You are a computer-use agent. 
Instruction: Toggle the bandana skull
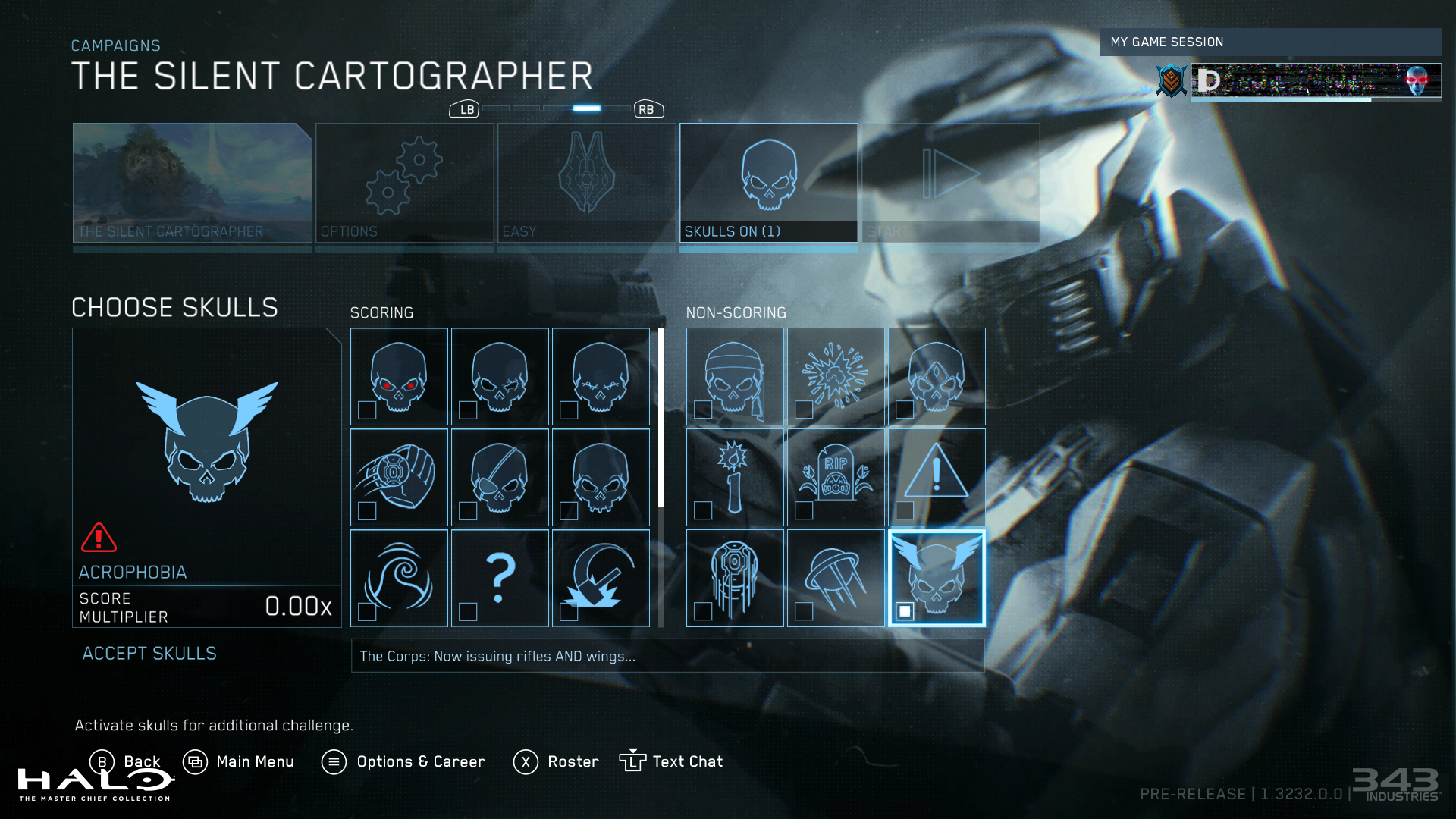click(735, 376)
